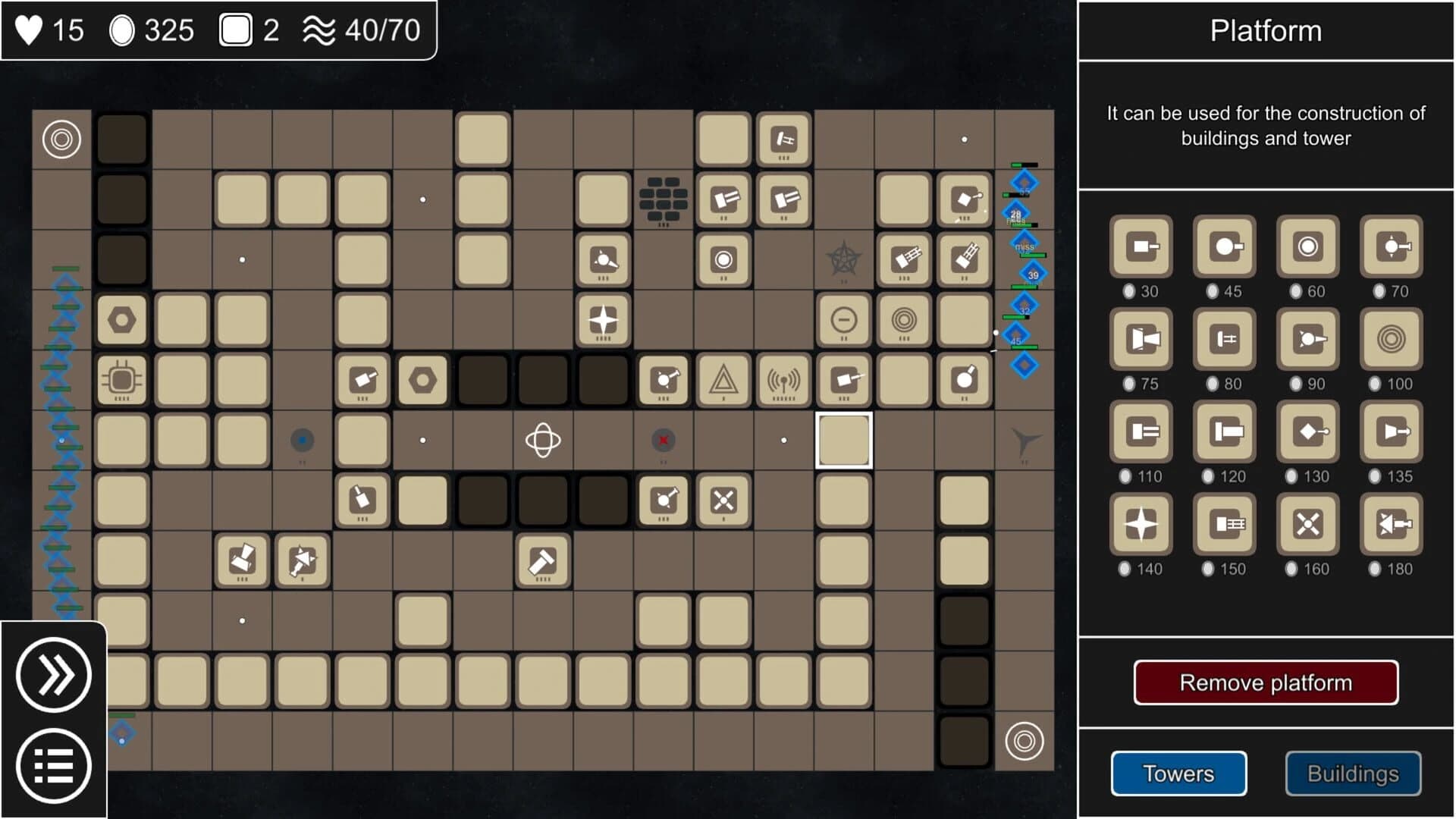Switch to the Towers tab
Screen dimensions: 1456x819
tap(1178, 773)
